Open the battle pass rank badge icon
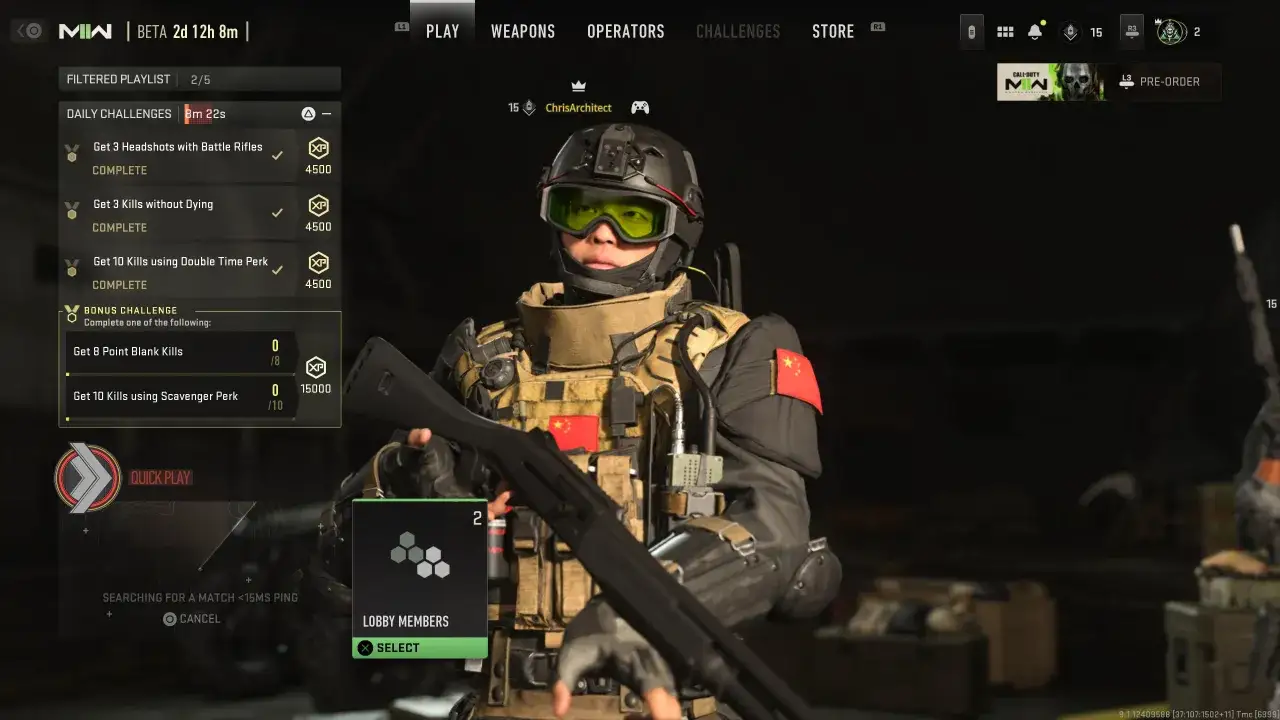The width and height of the screenshot is (1280, 720). point(1070,31)
